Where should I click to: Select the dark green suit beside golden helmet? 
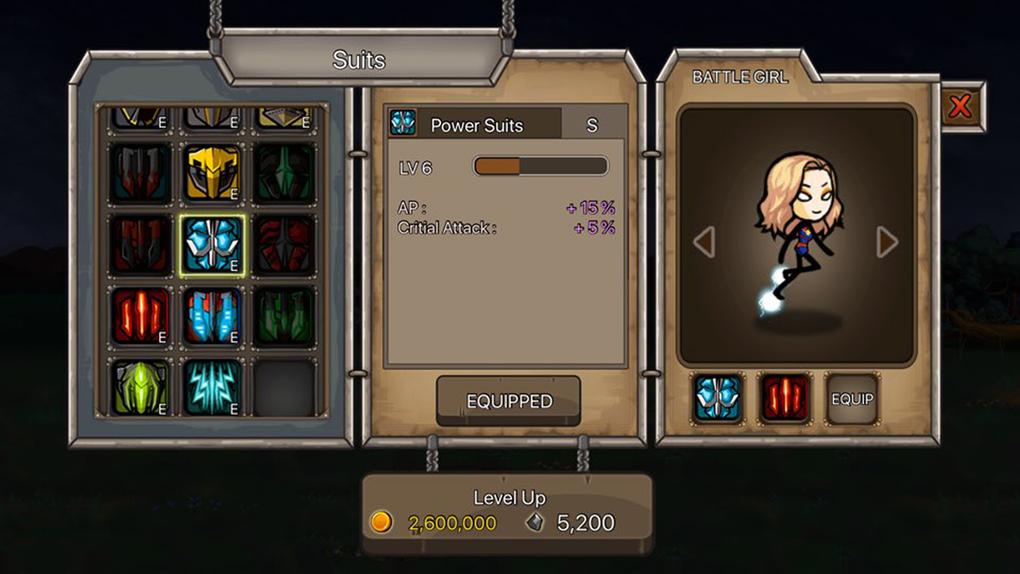284,173
